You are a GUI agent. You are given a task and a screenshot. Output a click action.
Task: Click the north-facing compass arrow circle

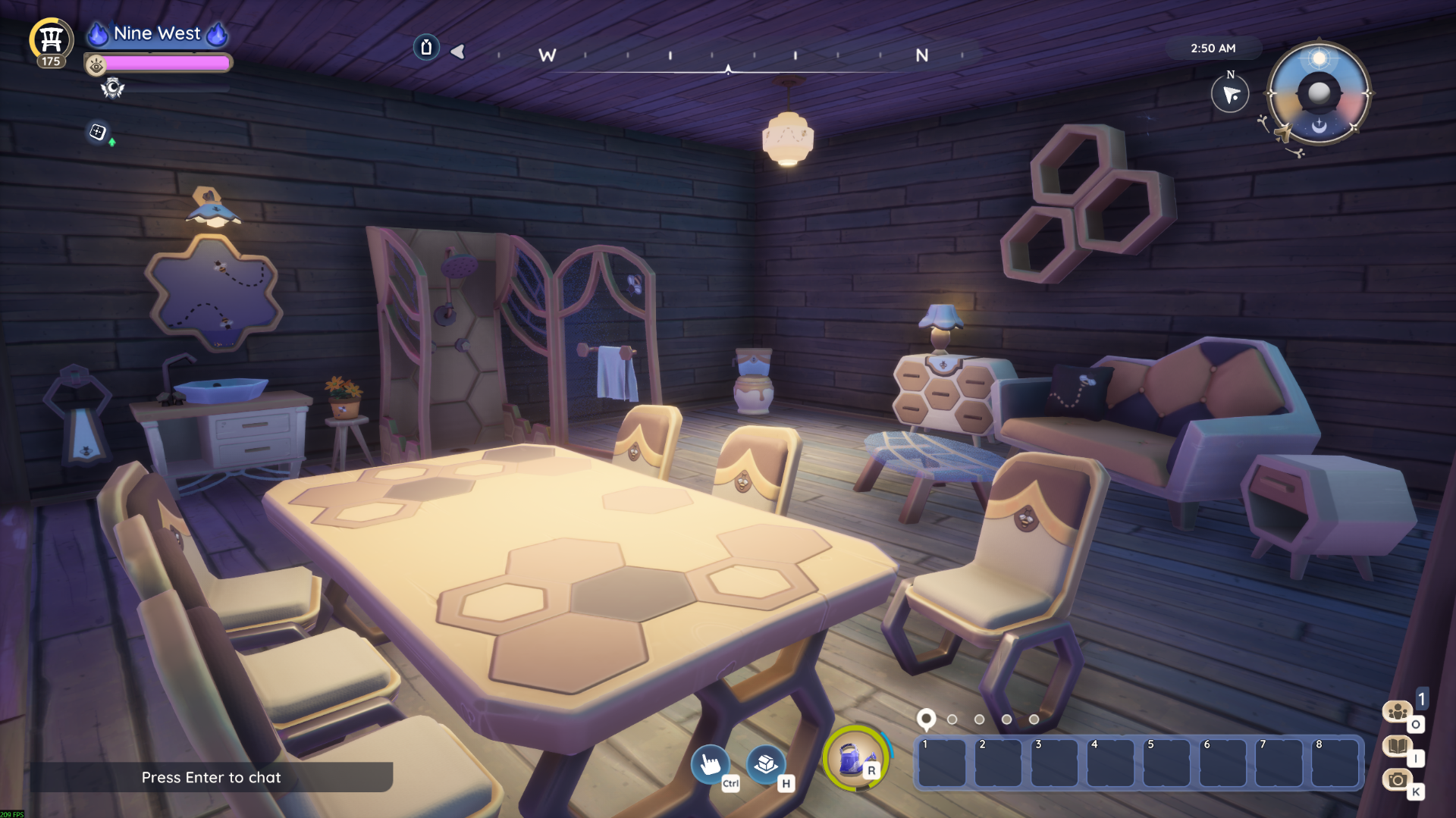1229,95
